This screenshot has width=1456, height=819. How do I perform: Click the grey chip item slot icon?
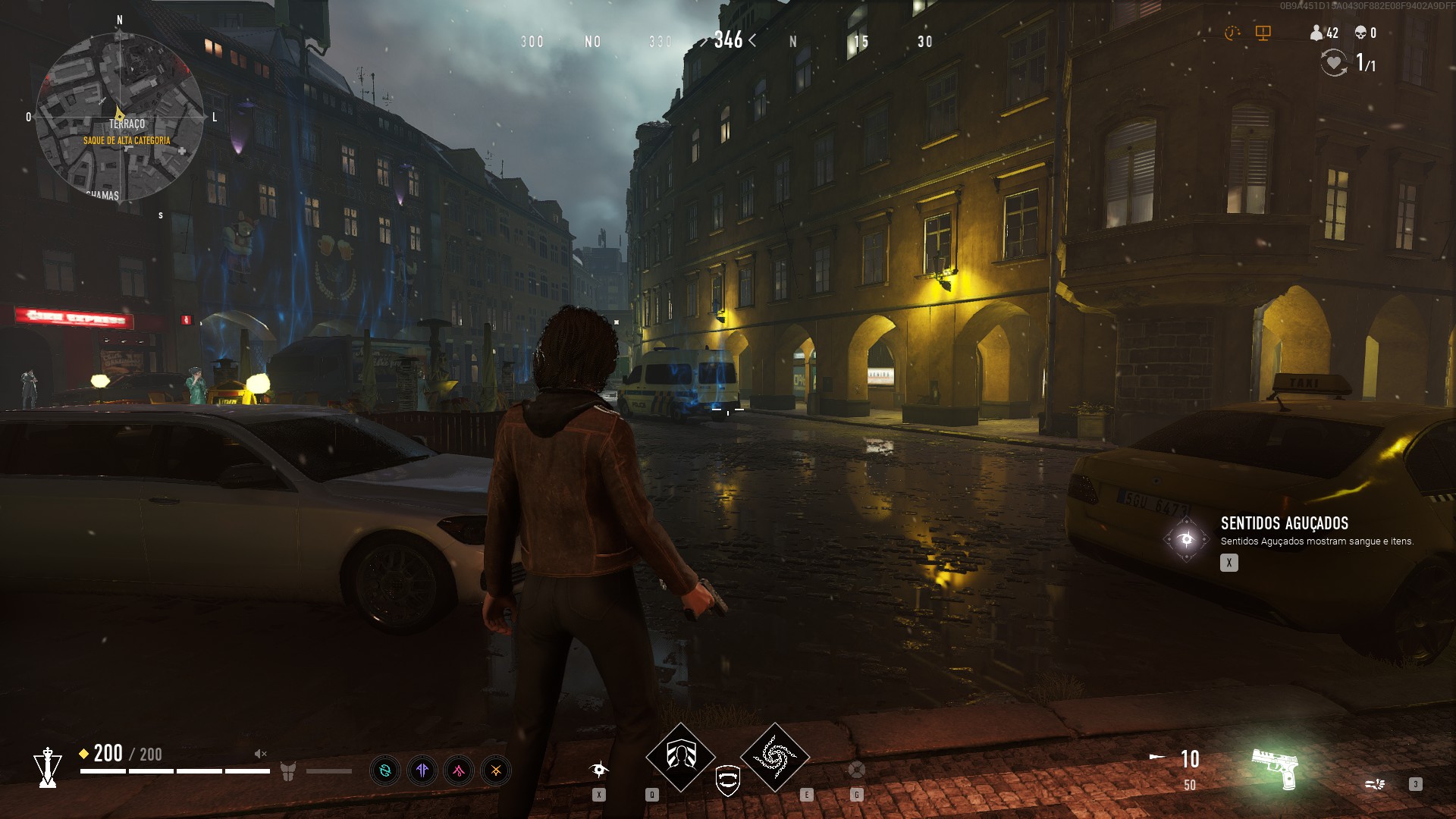point(856,770)
